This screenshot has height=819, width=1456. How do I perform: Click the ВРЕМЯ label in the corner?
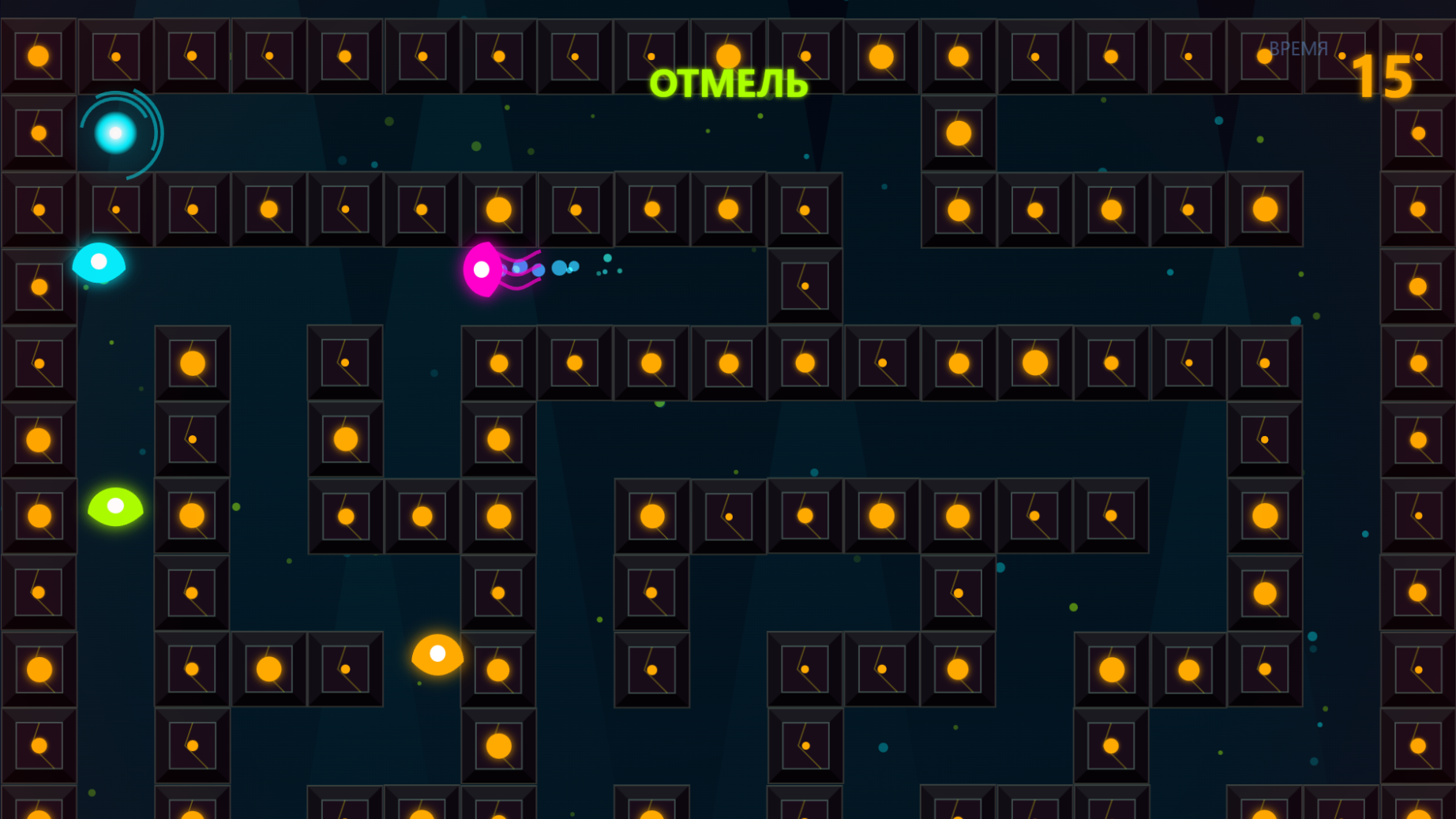[x=1300, y=48]
